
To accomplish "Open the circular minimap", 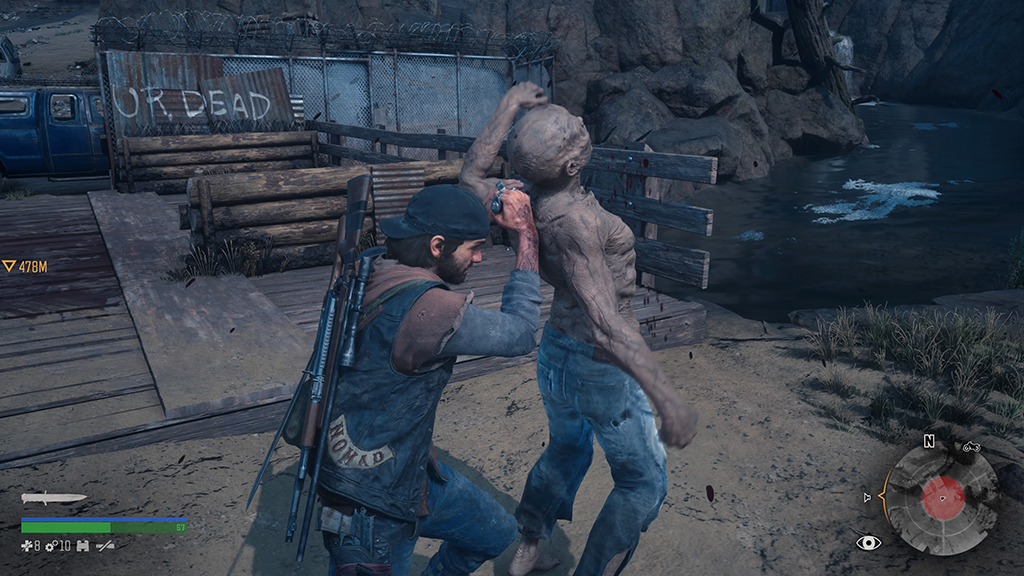I will pos(941,498).
